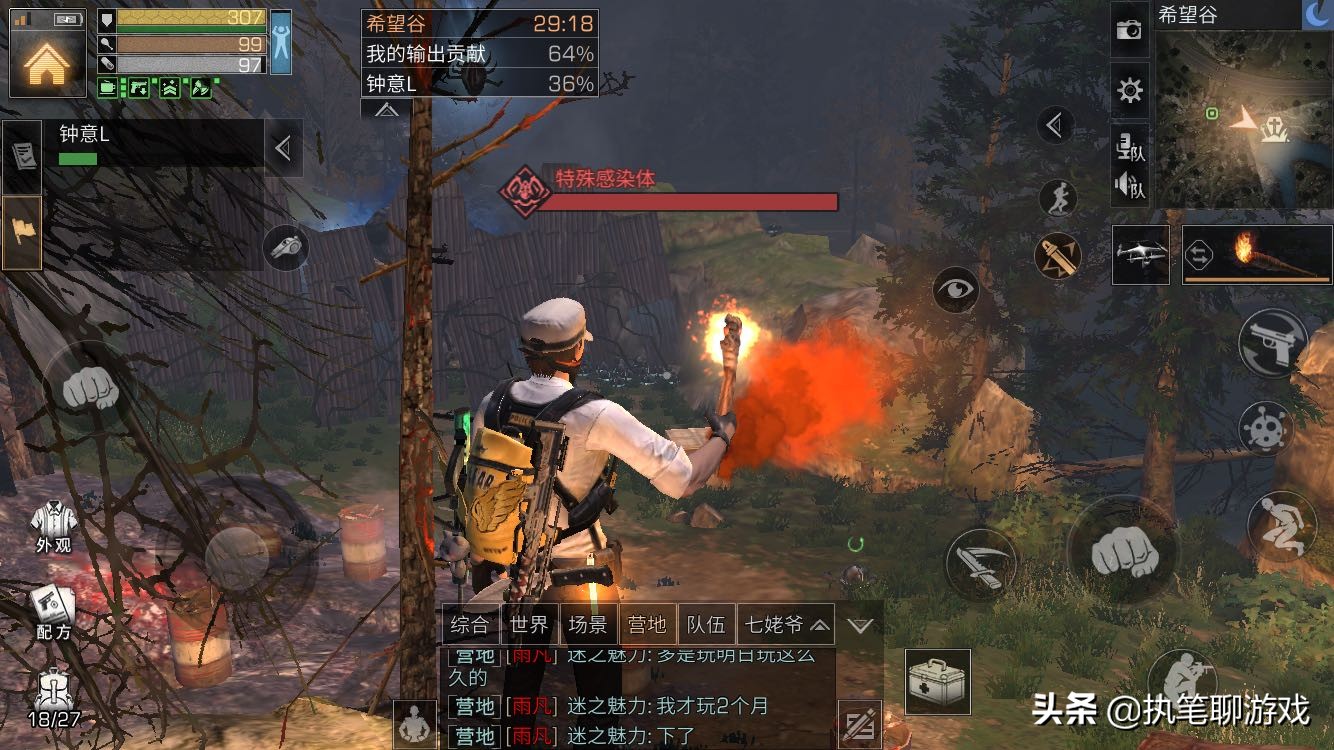
Task: Mute team voice with the 队 speaker icon
Action: tap(1130, 185)
